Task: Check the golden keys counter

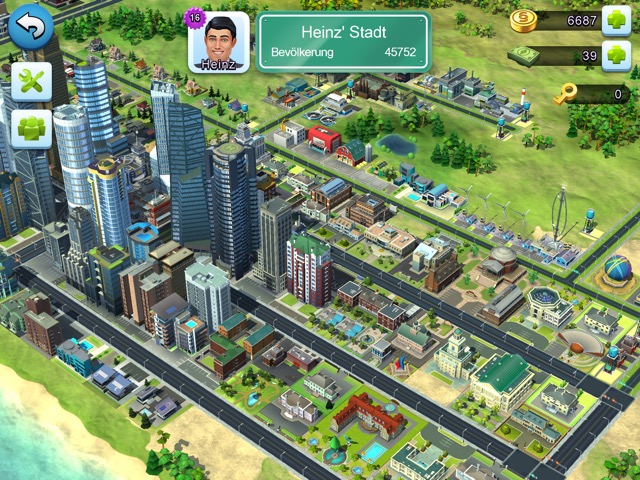Action: (590, 95)
